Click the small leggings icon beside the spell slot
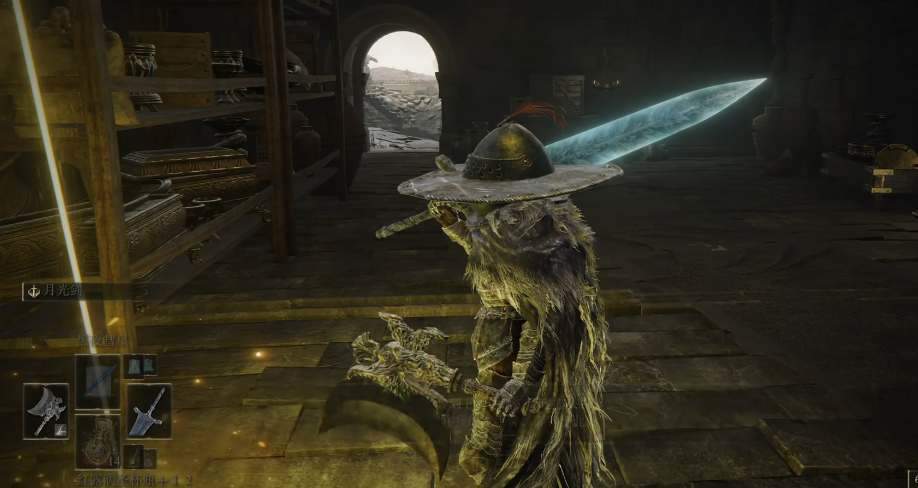This screenshot has width=918, height=488. [x=140, y=366]
